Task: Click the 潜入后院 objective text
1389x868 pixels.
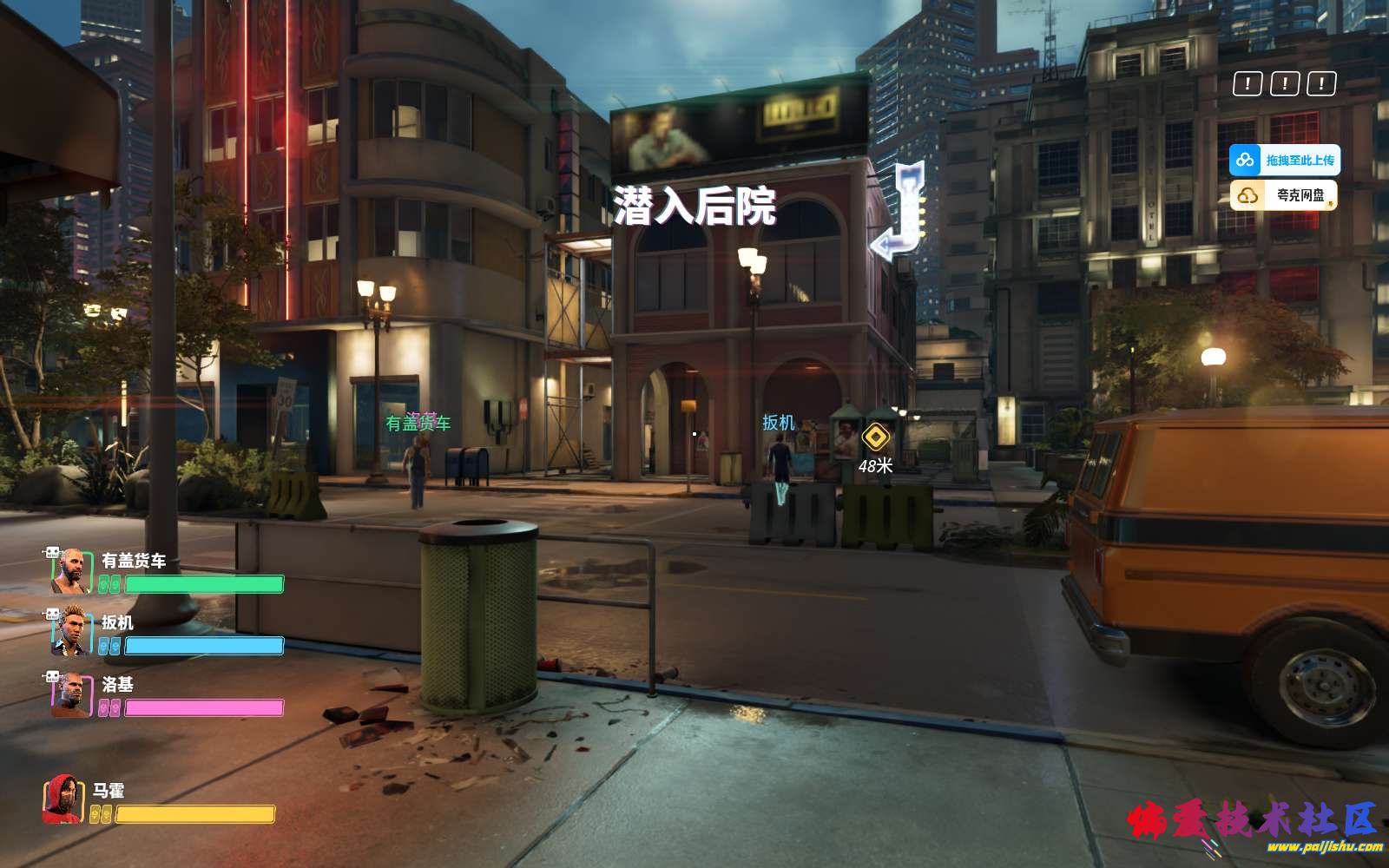Action: pos(694,207)
